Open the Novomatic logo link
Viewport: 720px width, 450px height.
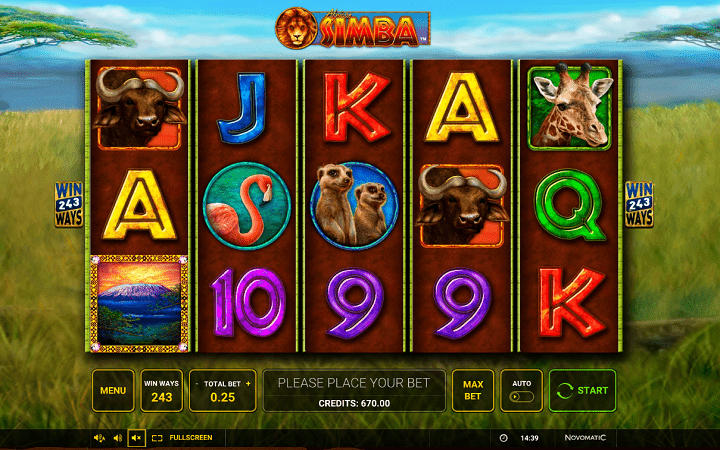coord(585,438)
